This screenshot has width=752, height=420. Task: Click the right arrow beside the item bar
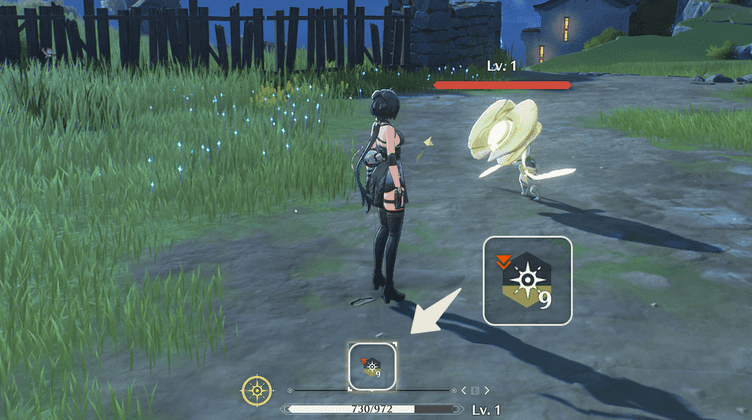point(488,390)
